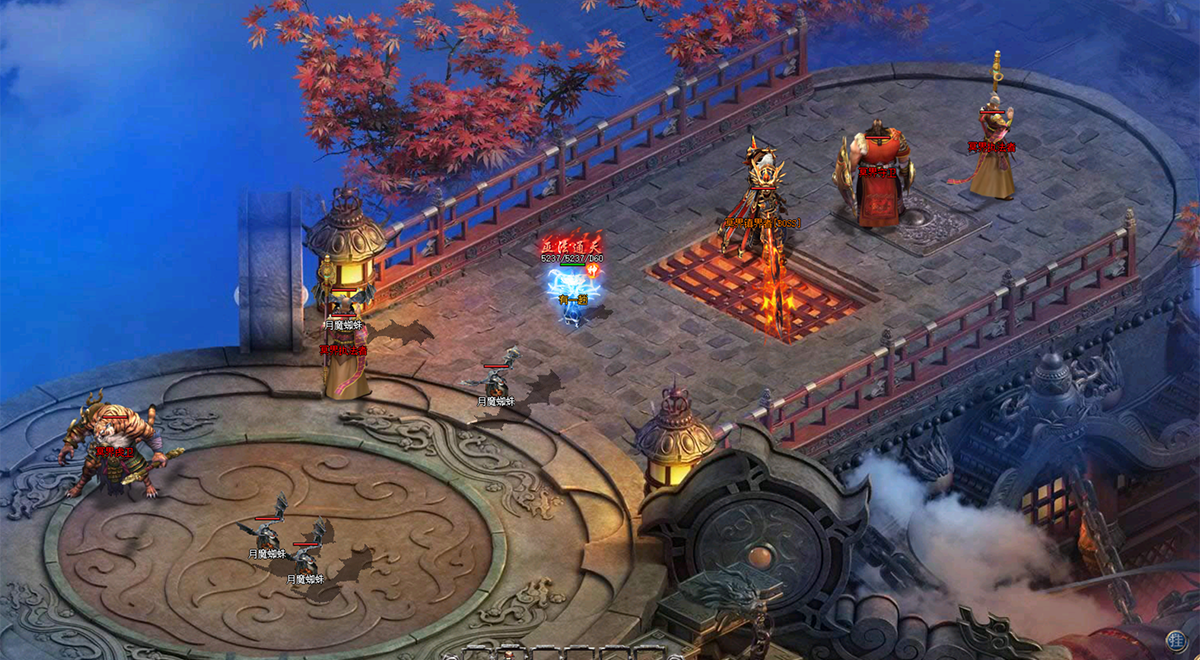Toggle the blue 挂 auto-battle button
1200x660 pixels.
1176,639
